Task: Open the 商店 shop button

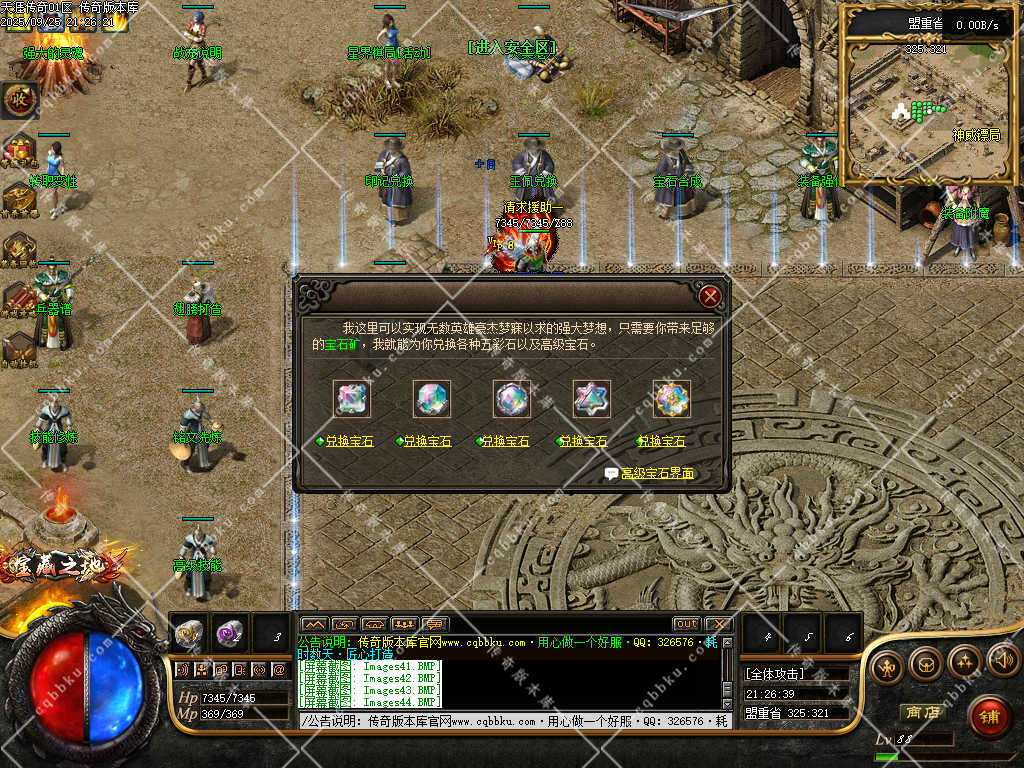Action: click(x=924, y=713)
